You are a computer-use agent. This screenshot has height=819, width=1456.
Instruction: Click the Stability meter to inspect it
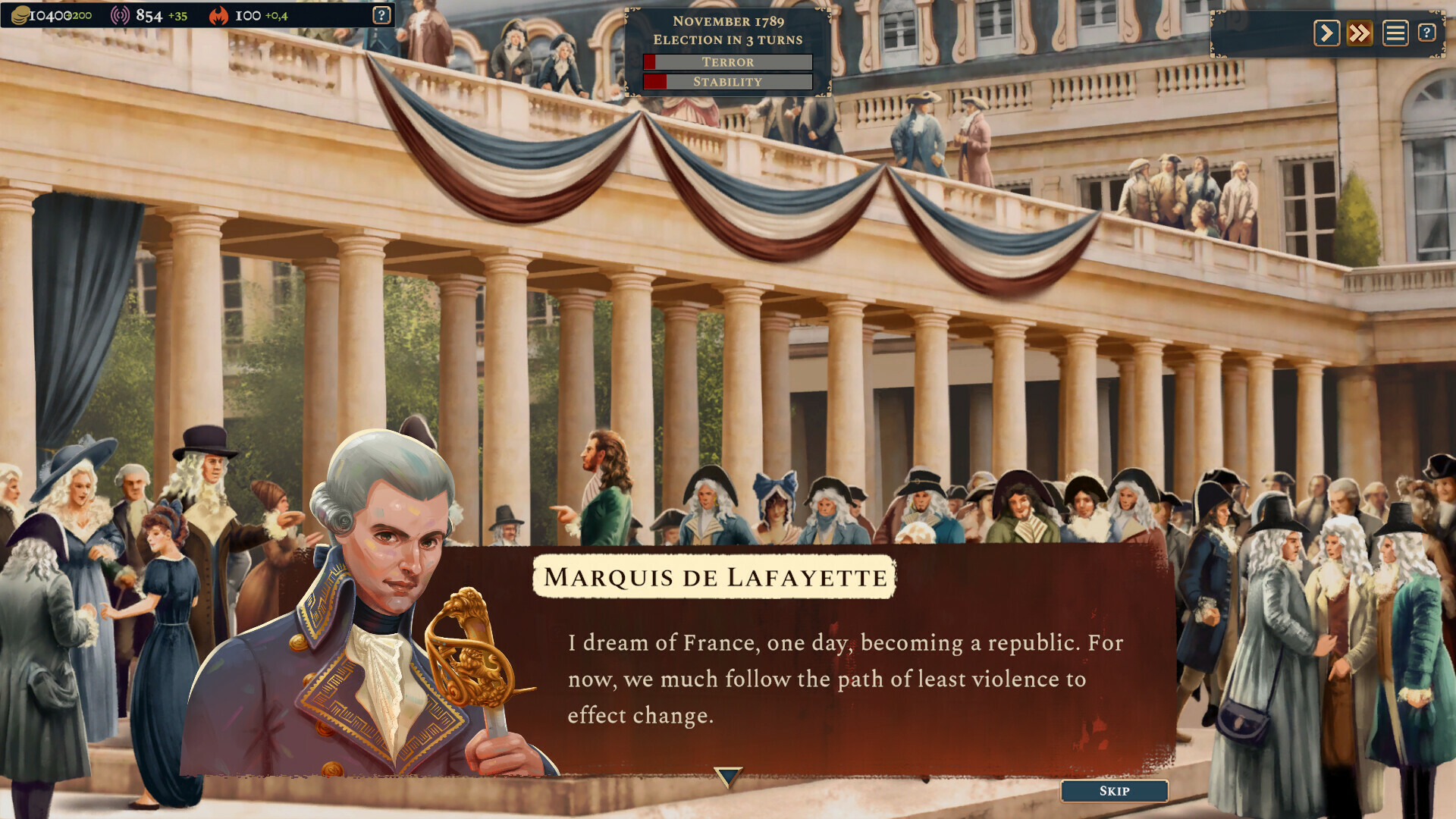(x=727, y=82)
